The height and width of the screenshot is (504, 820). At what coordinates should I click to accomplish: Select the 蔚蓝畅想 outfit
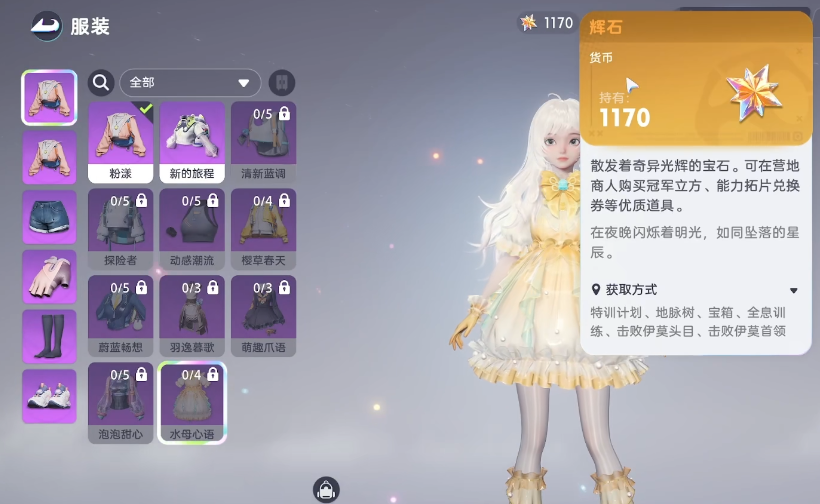click(x=121, y=315)
